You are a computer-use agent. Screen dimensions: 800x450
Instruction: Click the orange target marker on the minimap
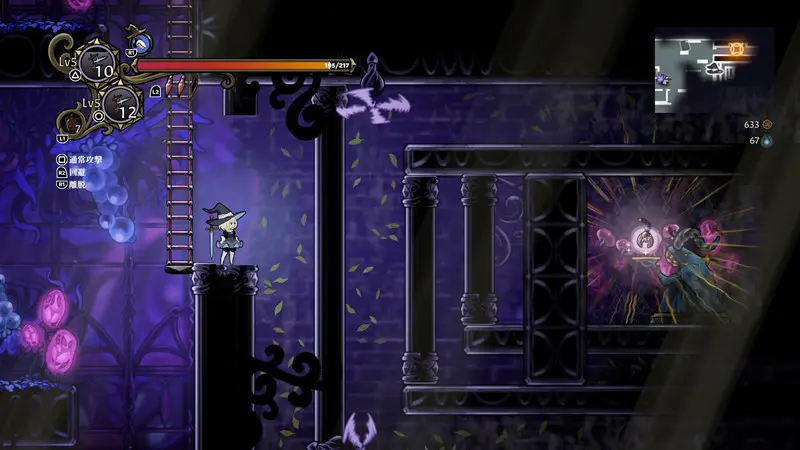tap(737, 47)
